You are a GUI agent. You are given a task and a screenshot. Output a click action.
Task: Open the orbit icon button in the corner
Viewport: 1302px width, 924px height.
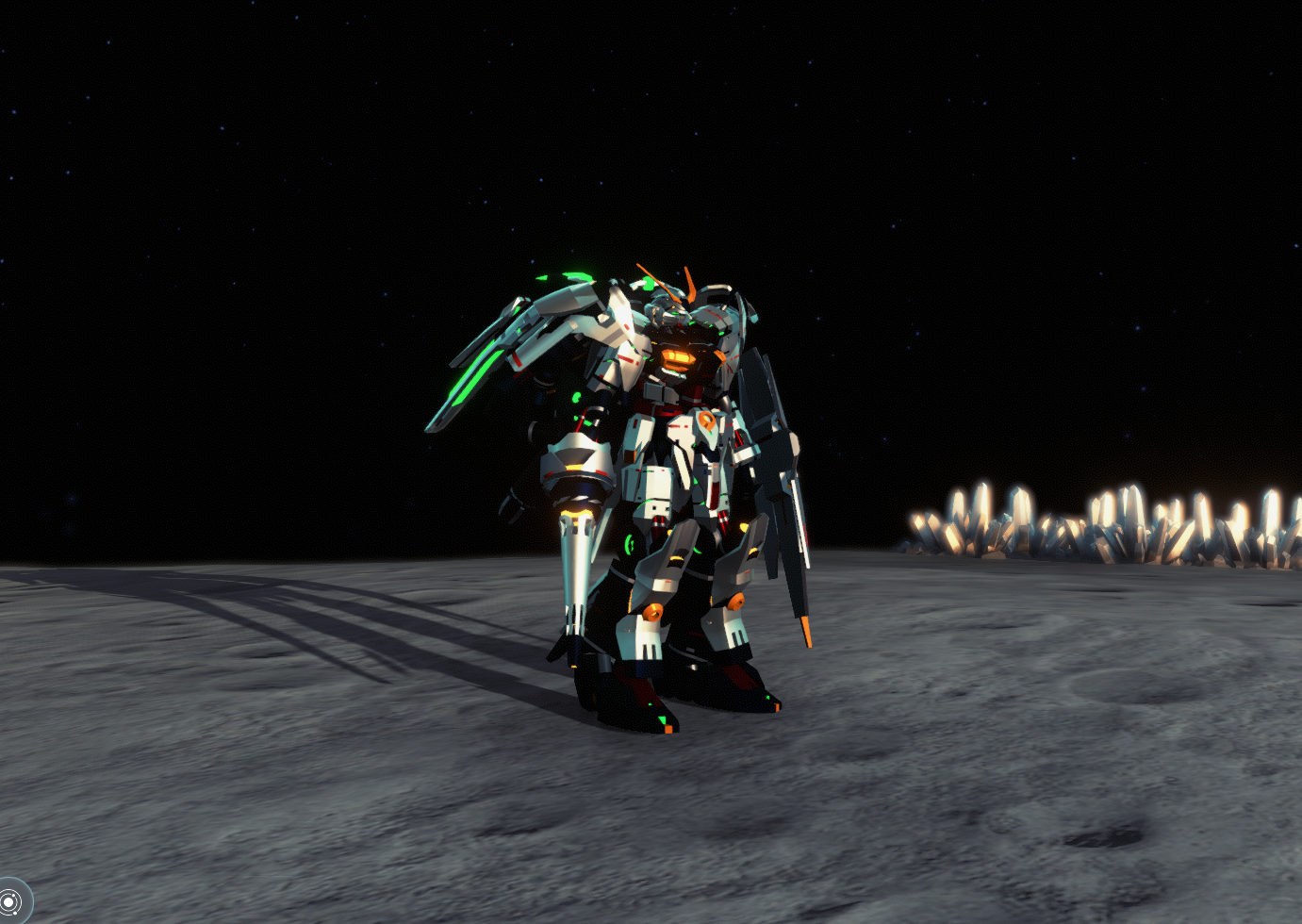pos(10,902)
